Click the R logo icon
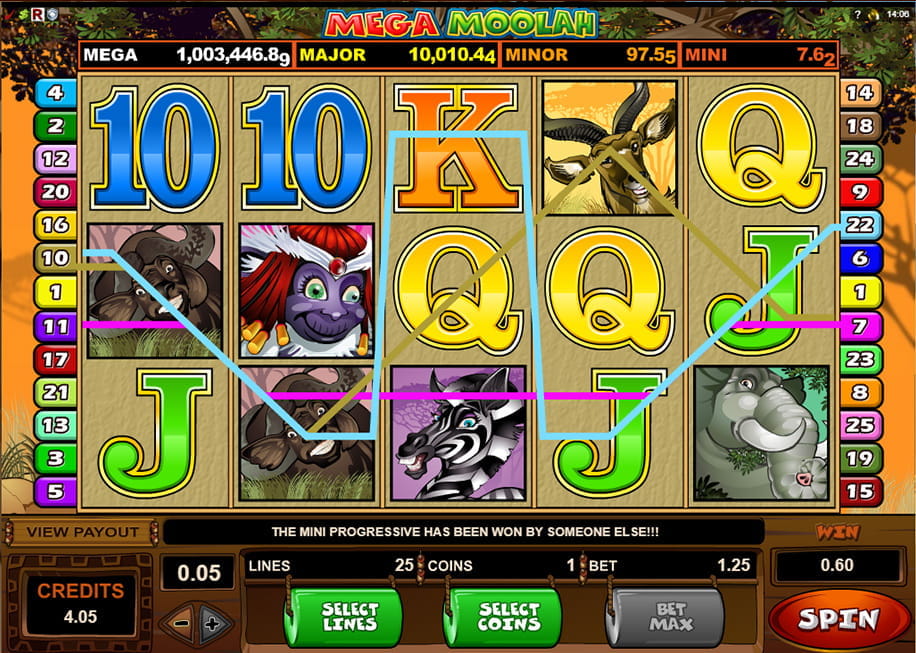Image resolution: width=916 pixels, height=653 pixels. coord(38,14)
